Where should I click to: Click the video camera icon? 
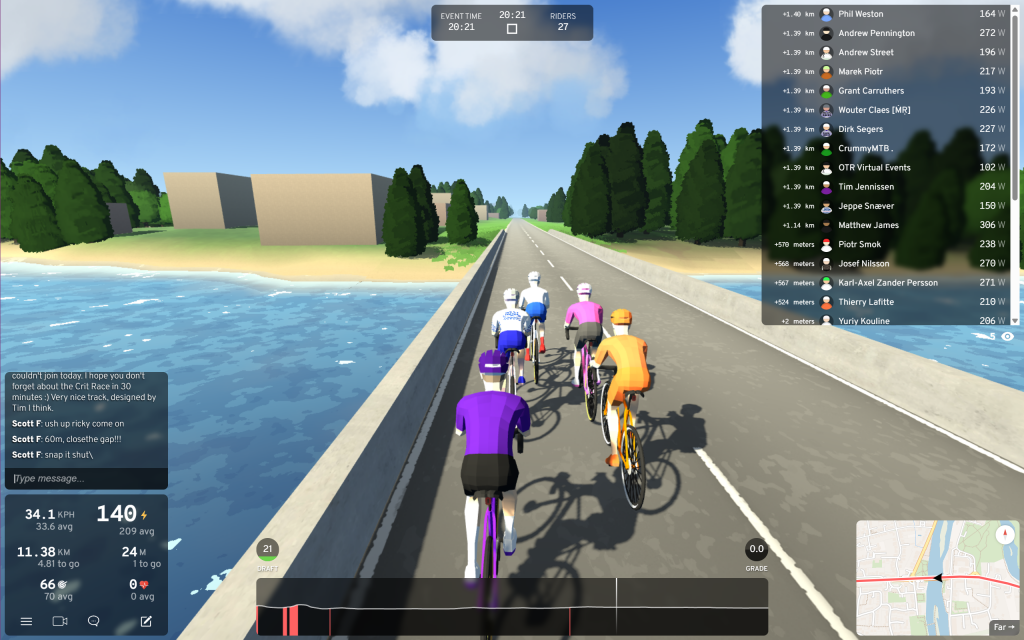(59, 621)
